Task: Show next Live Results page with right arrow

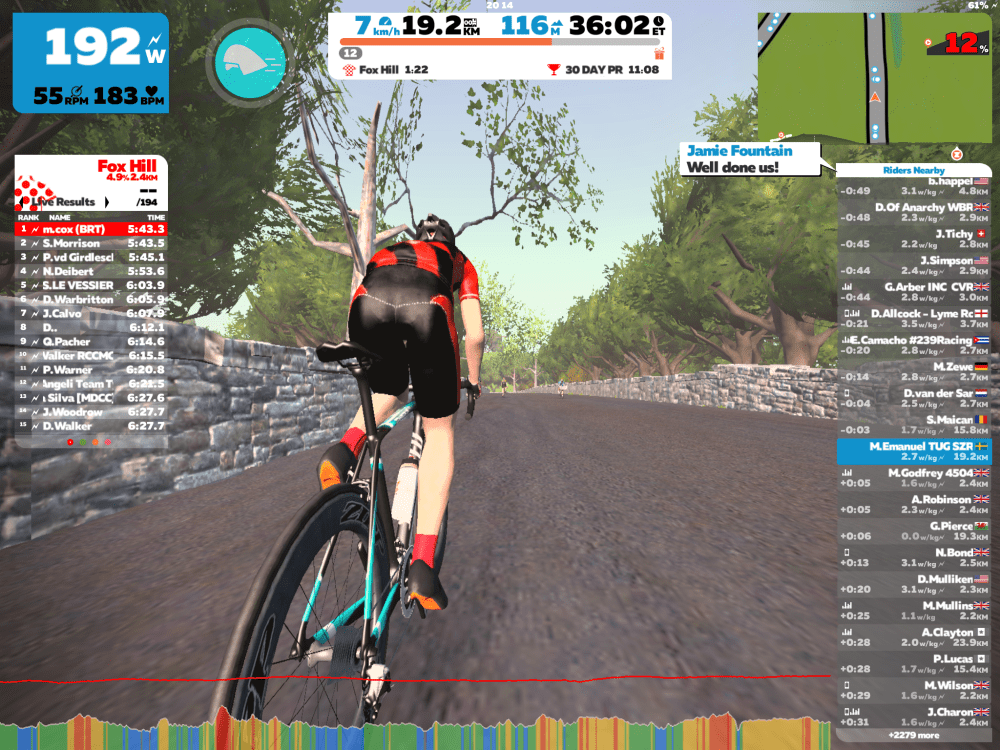Action: coord(107,202)
